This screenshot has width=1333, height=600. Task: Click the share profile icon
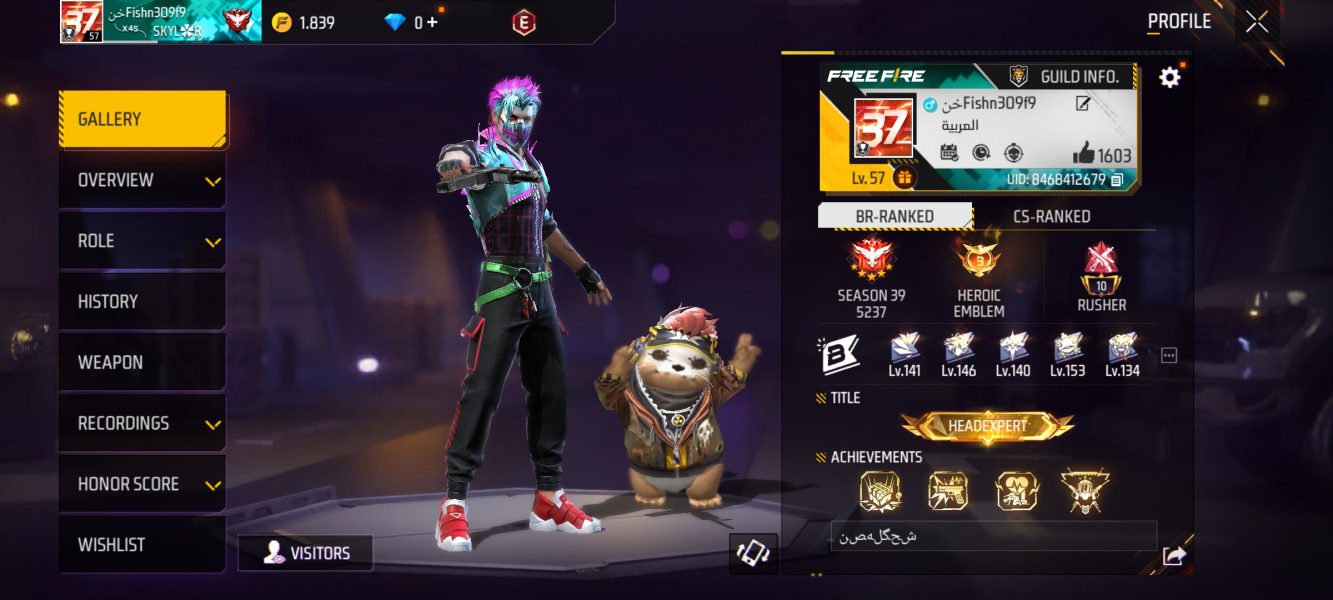pyautogui.click(x=1174, y=557)
